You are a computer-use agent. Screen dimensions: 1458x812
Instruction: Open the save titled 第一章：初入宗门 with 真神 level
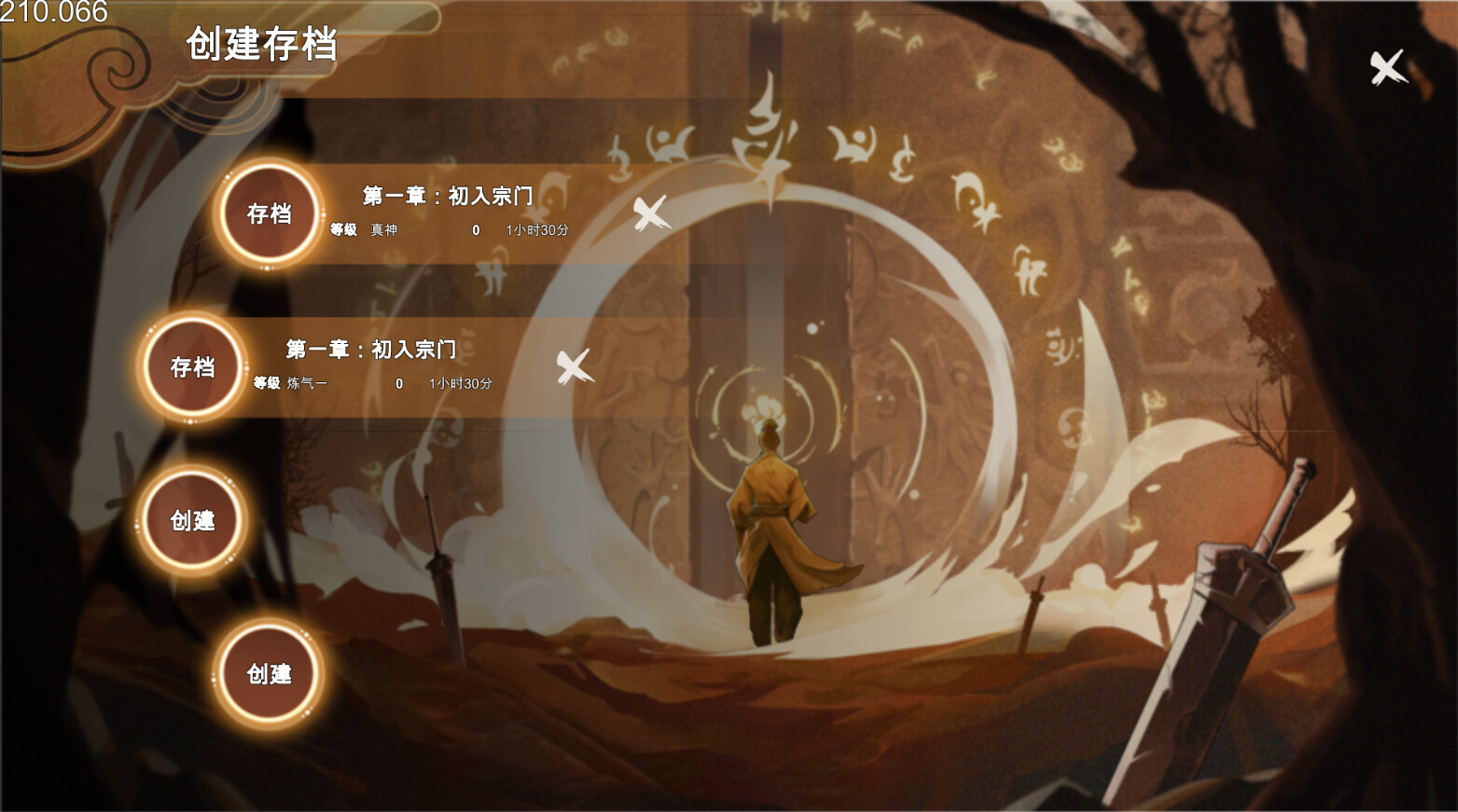coord(448,197)
